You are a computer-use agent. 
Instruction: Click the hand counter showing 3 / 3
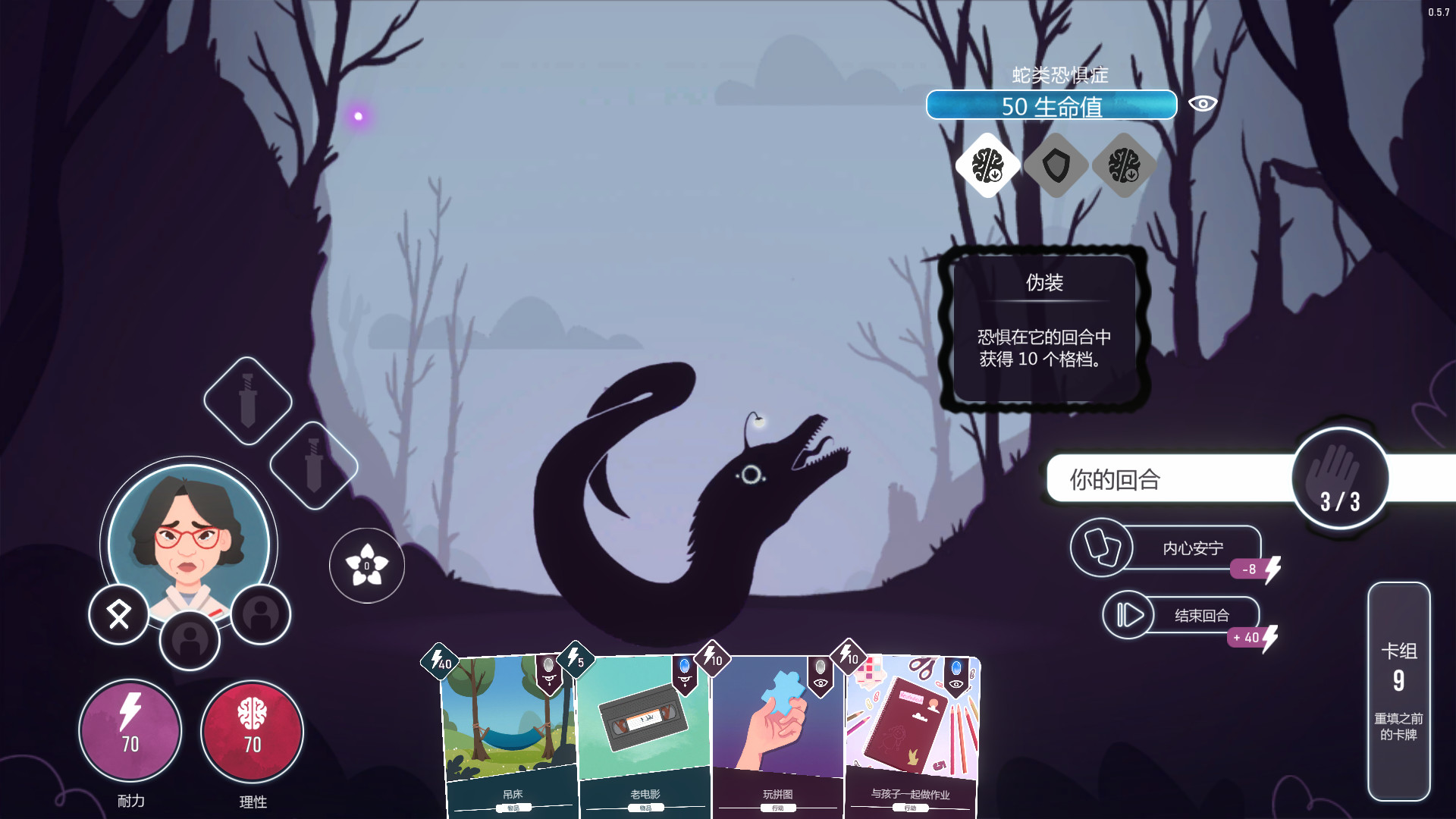(x=1340, y=479)
